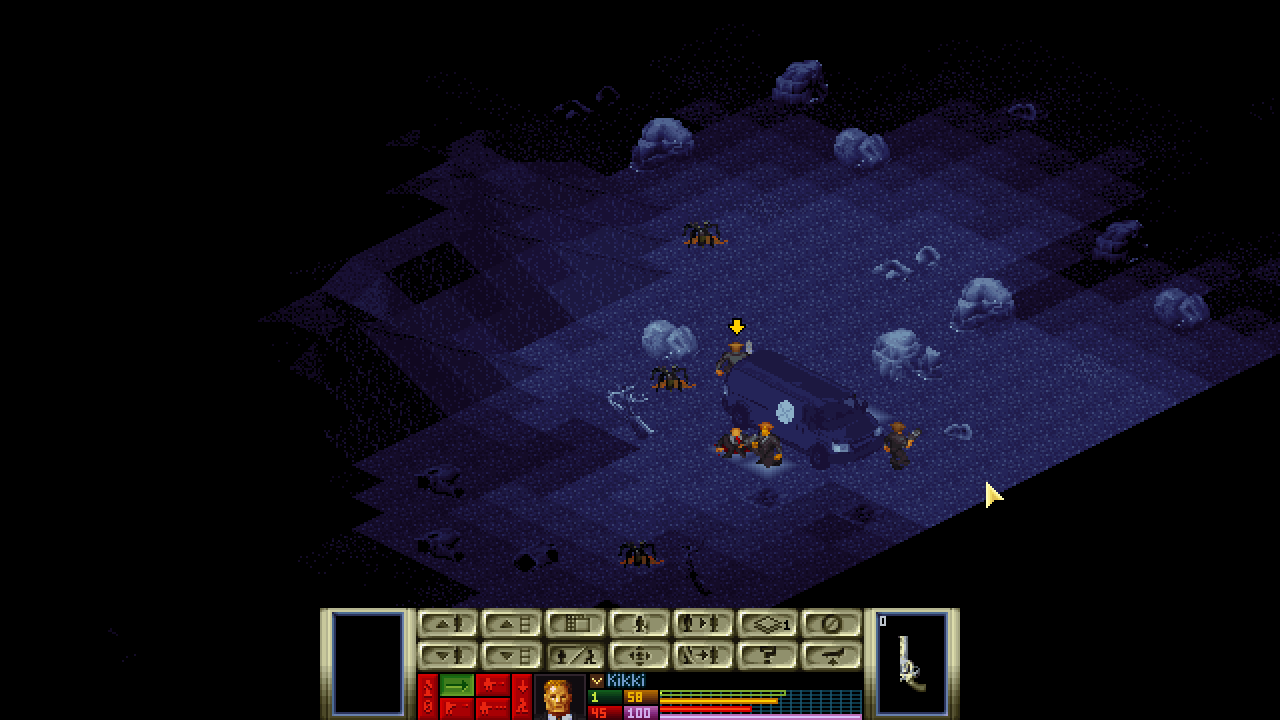The height and width of the screenshot is (720, 1280).
Task: Open the help options button
Action: (x=767, y=656)
